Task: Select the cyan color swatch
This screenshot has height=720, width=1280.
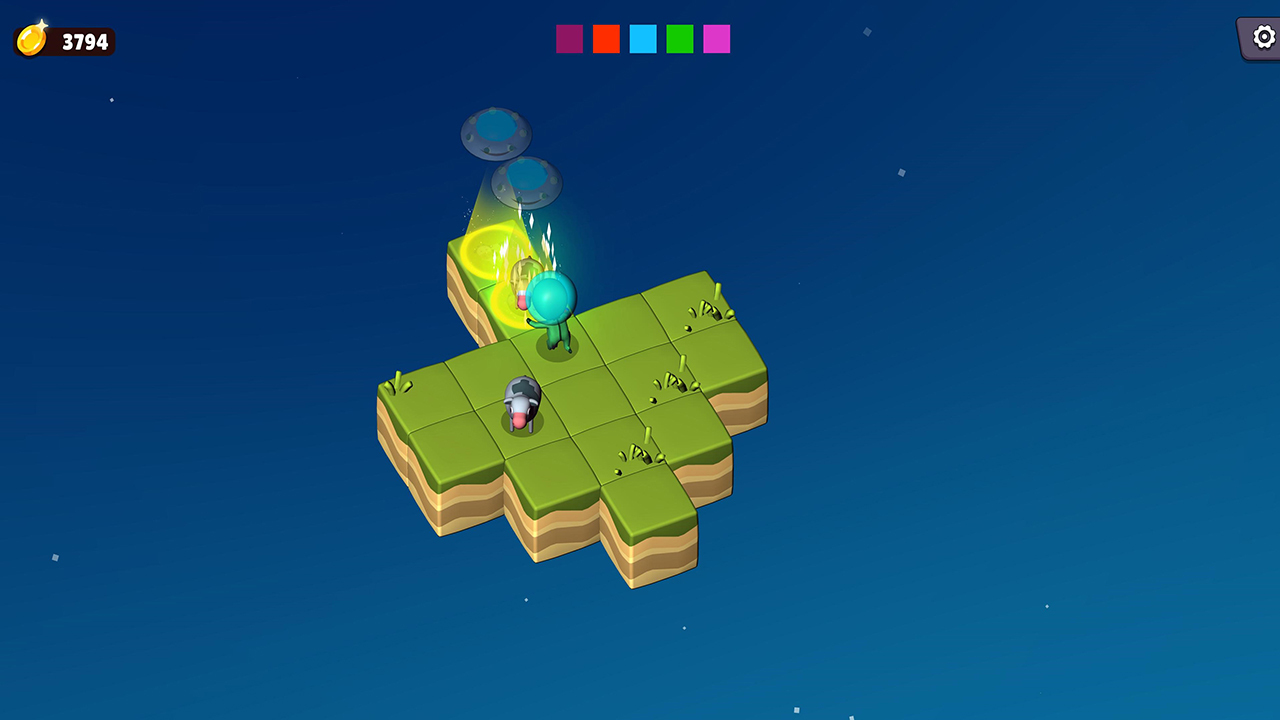Action: [x=642, y=39]
